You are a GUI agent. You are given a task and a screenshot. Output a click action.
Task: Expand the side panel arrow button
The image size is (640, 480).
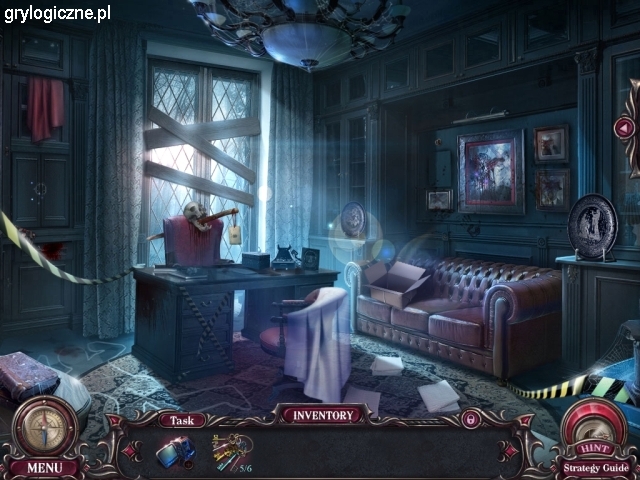(x=624, y=127)
